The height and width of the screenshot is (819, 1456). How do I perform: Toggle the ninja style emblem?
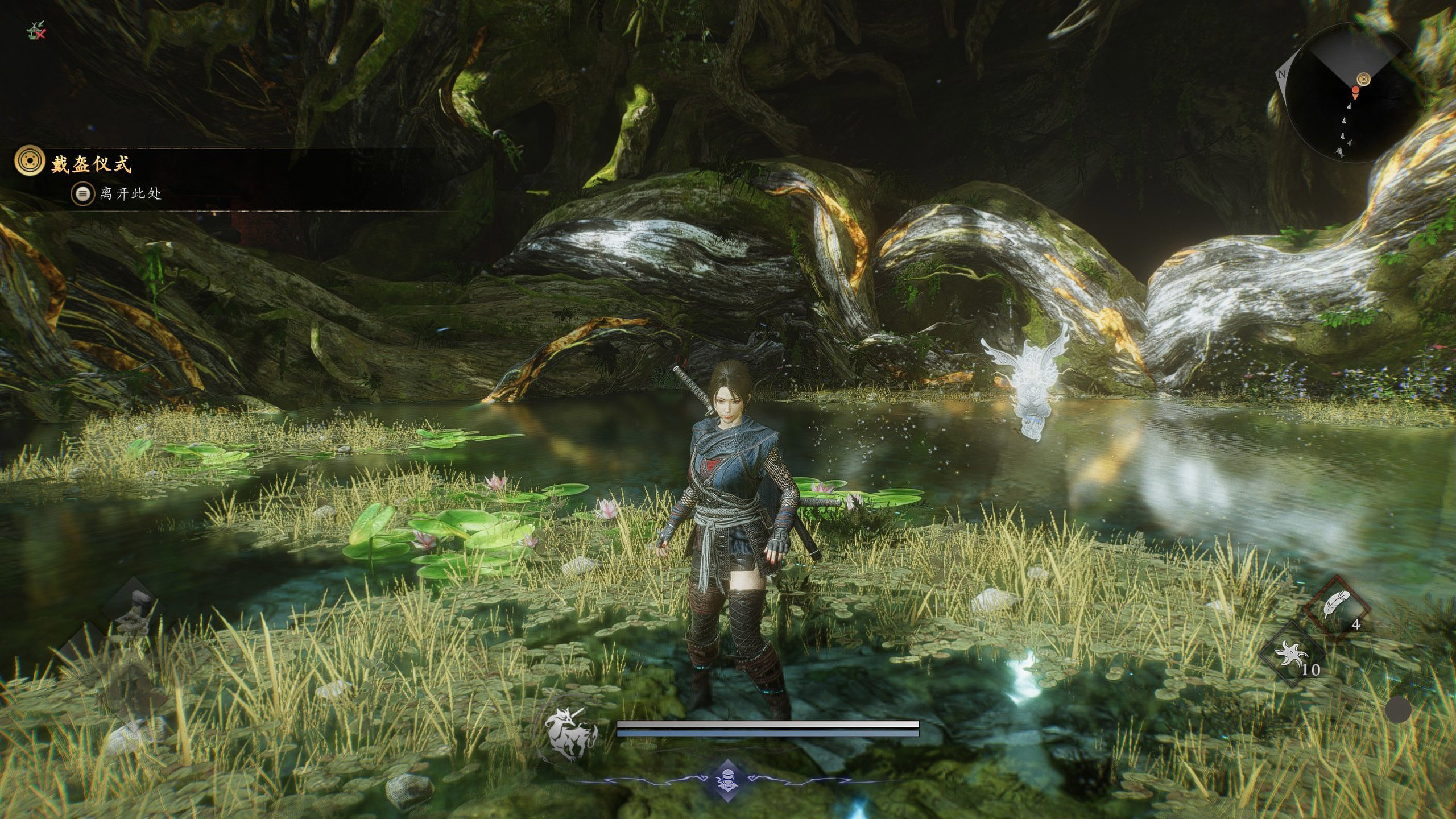click(727, 779)
